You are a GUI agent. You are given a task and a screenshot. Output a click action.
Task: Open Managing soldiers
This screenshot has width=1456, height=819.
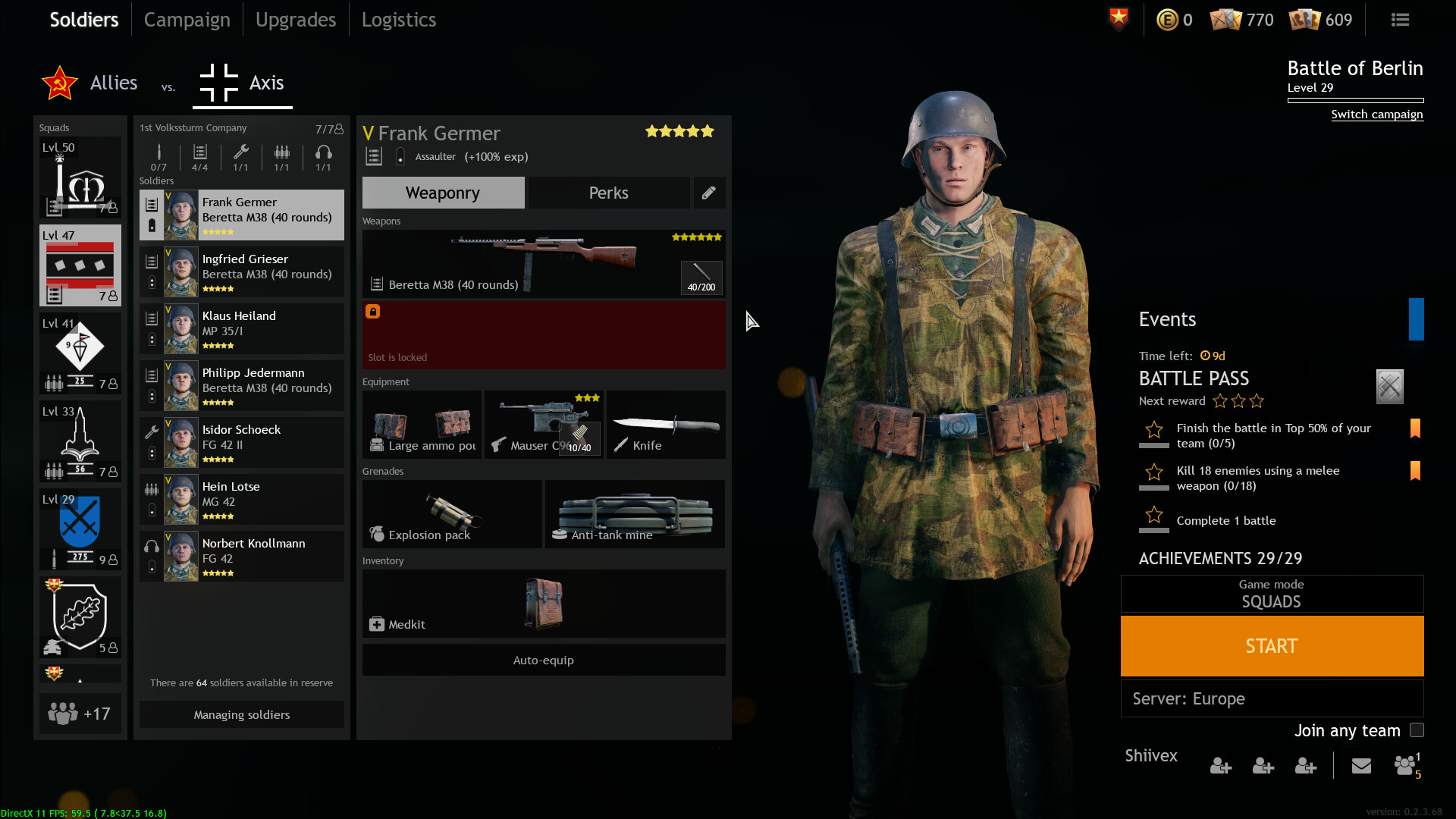coord(241,714)
